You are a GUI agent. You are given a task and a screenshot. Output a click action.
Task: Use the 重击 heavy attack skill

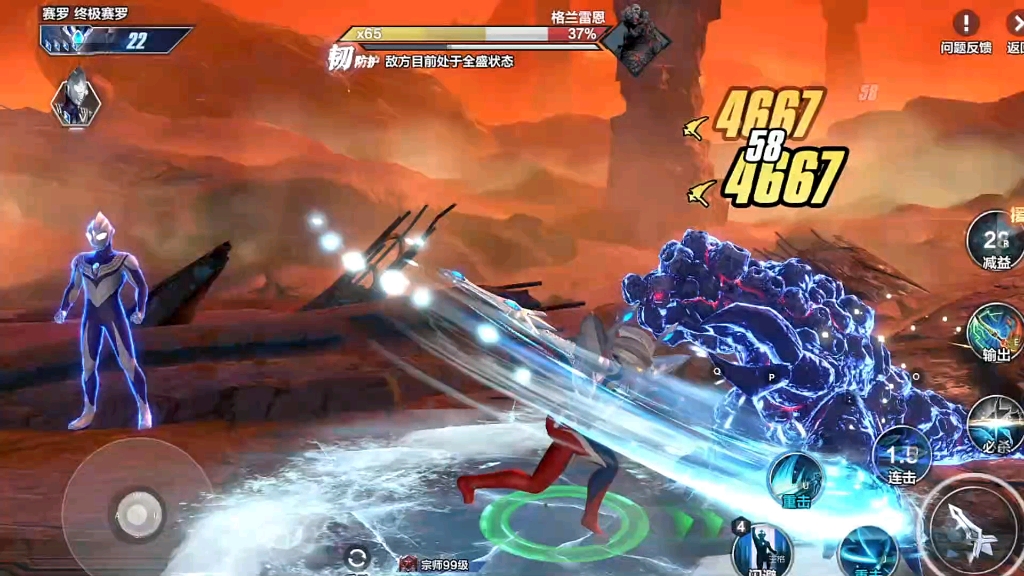tap(796, 478)
